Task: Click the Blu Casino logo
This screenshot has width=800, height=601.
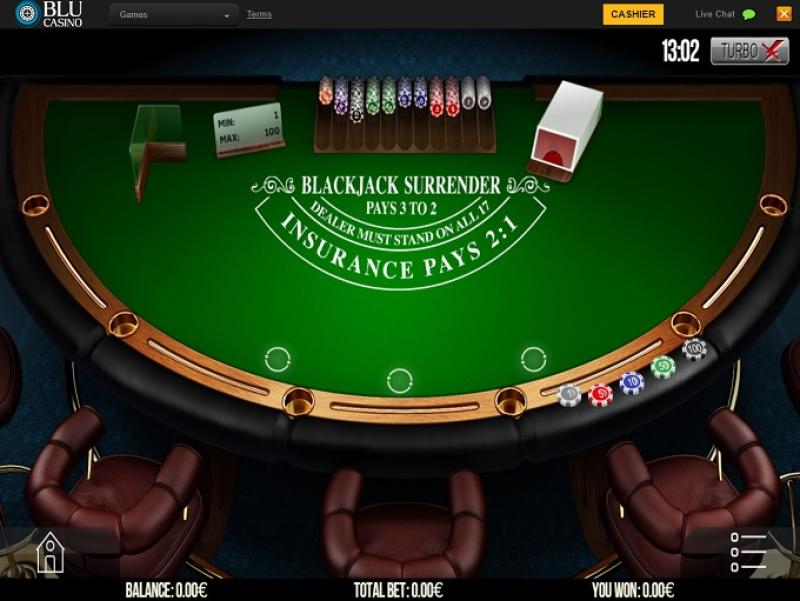Action: pos(48,14)
